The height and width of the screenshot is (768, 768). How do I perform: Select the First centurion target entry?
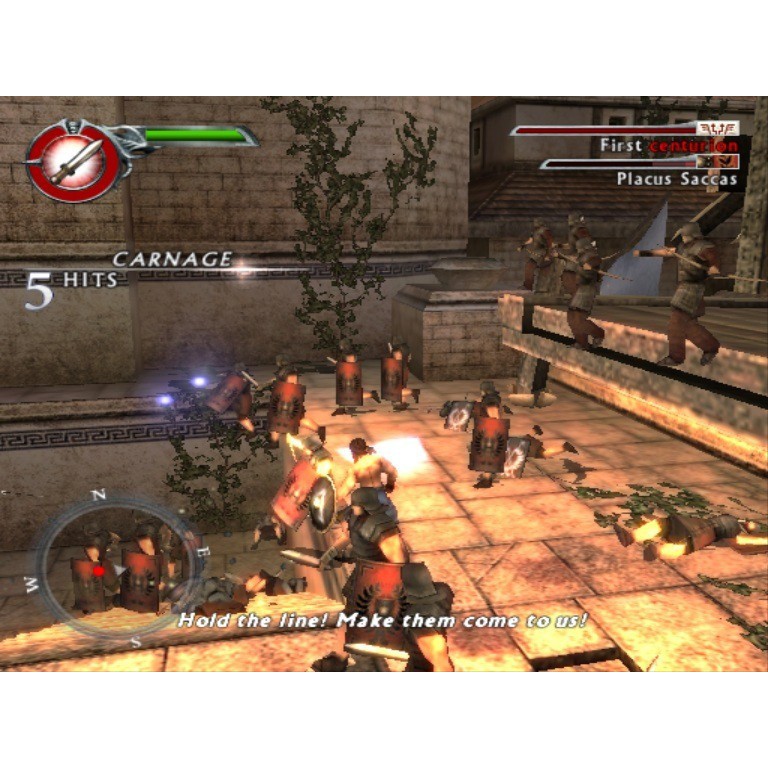668,146
